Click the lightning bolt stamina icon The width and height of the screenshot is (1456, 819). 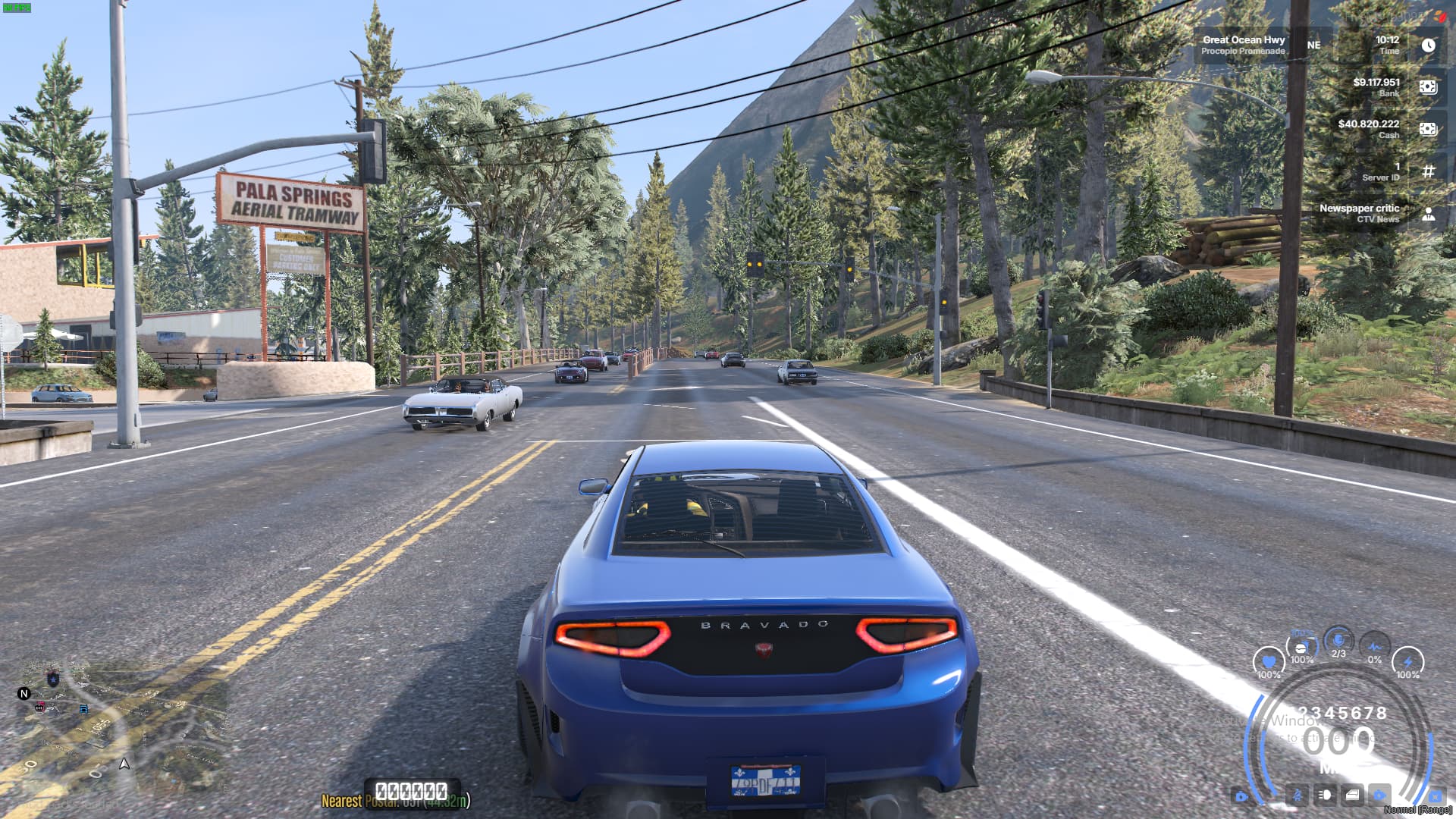click(1407, 662)
